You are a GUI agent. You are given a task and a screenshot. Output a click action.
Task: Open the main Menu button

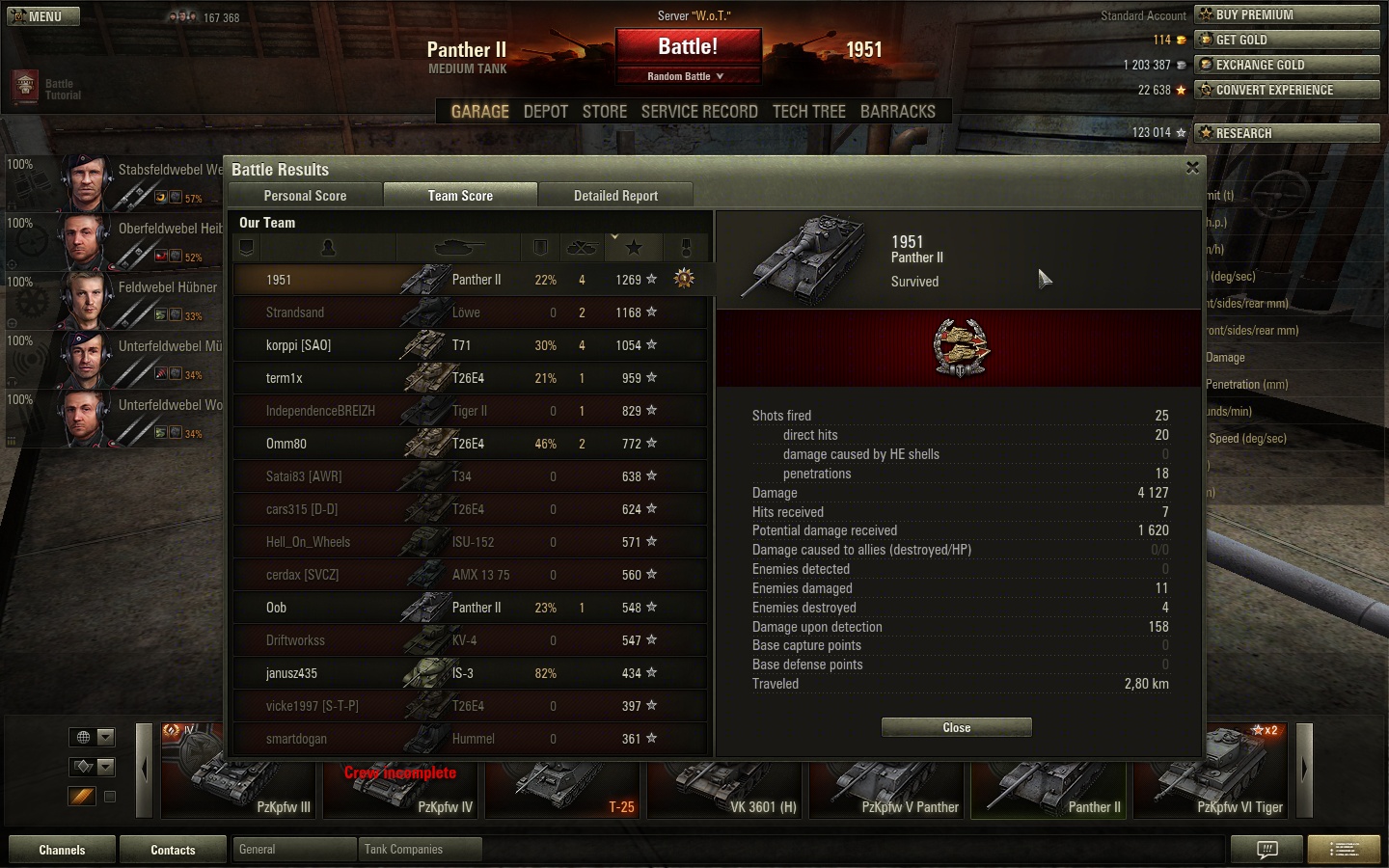tap(43, 16)
